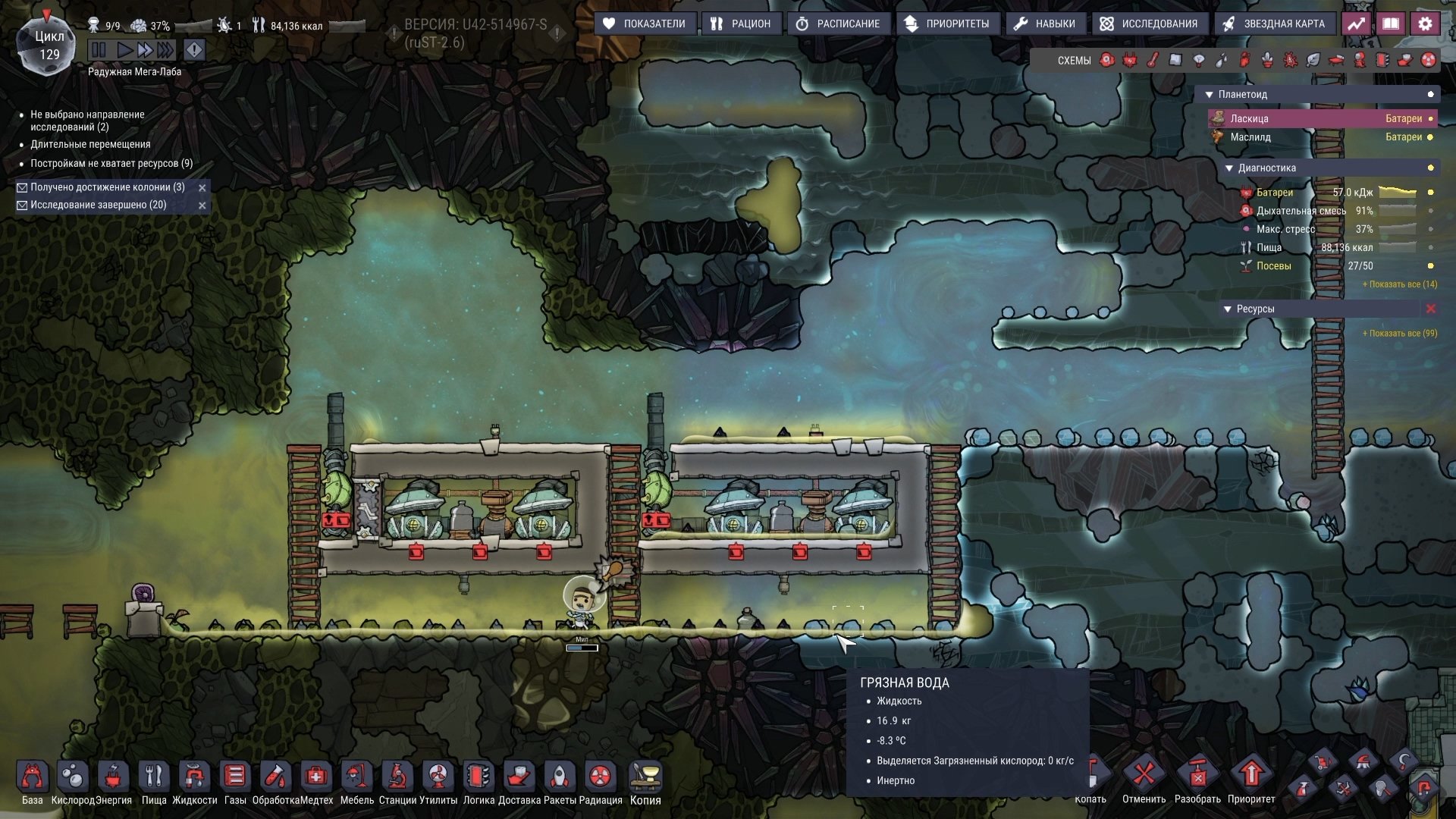Screen dimensions: 1456x819
Task: Open the Исследования research tree
Action: coord(1149,24)
